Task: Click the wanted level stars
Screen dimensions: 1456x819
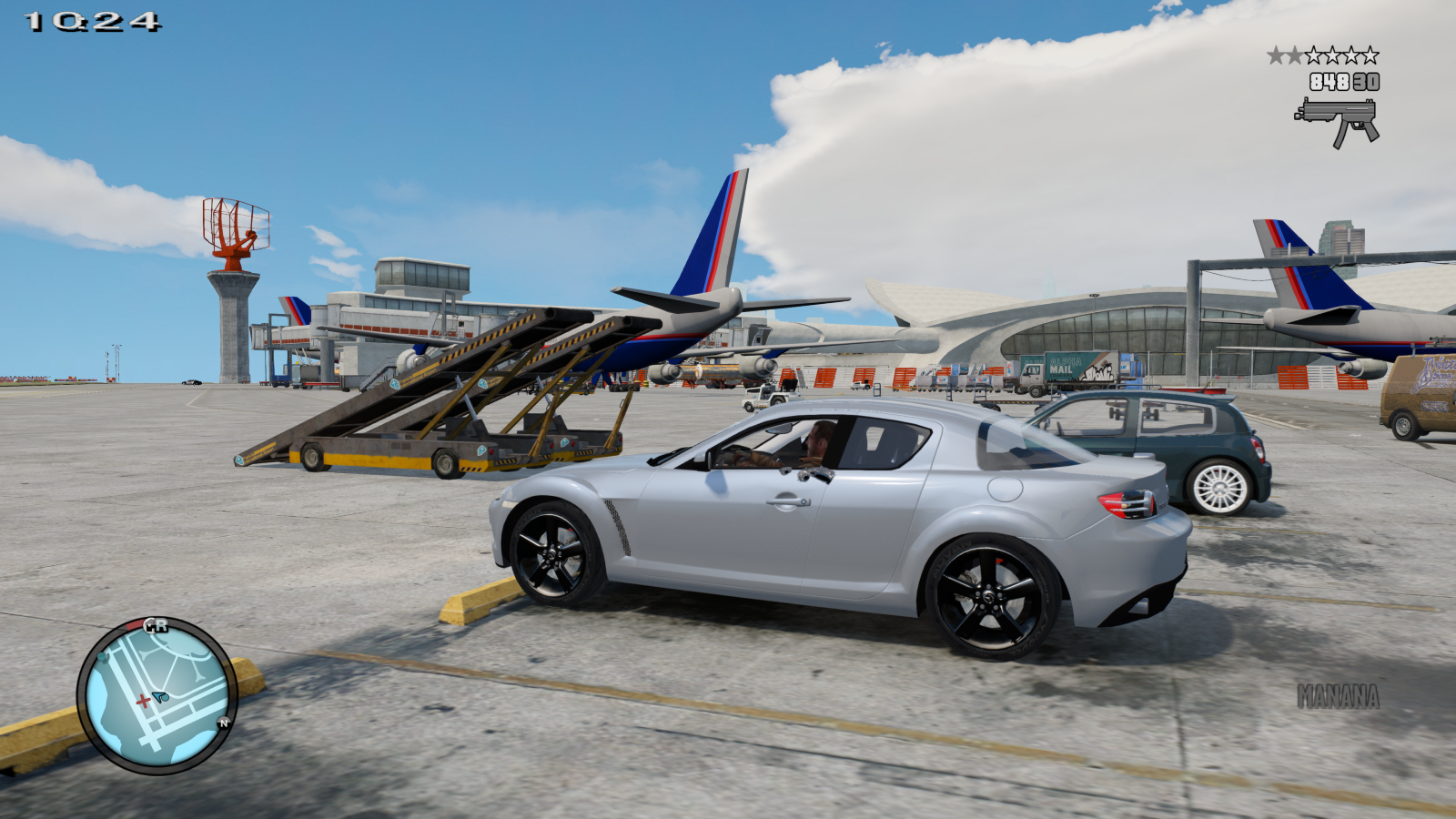Action: (1322, 56)
